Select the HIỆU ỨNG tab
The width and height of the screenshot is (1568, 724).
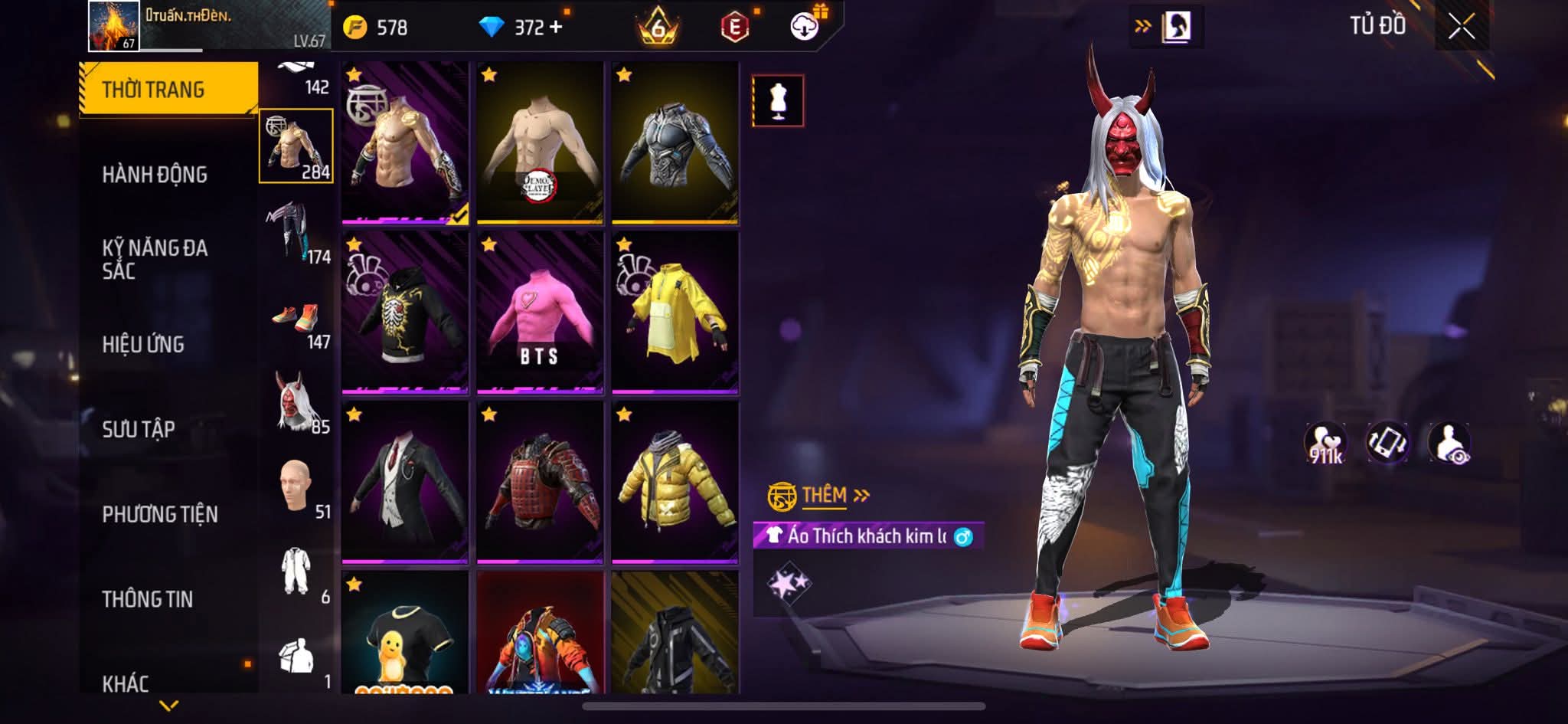[143, 344]
